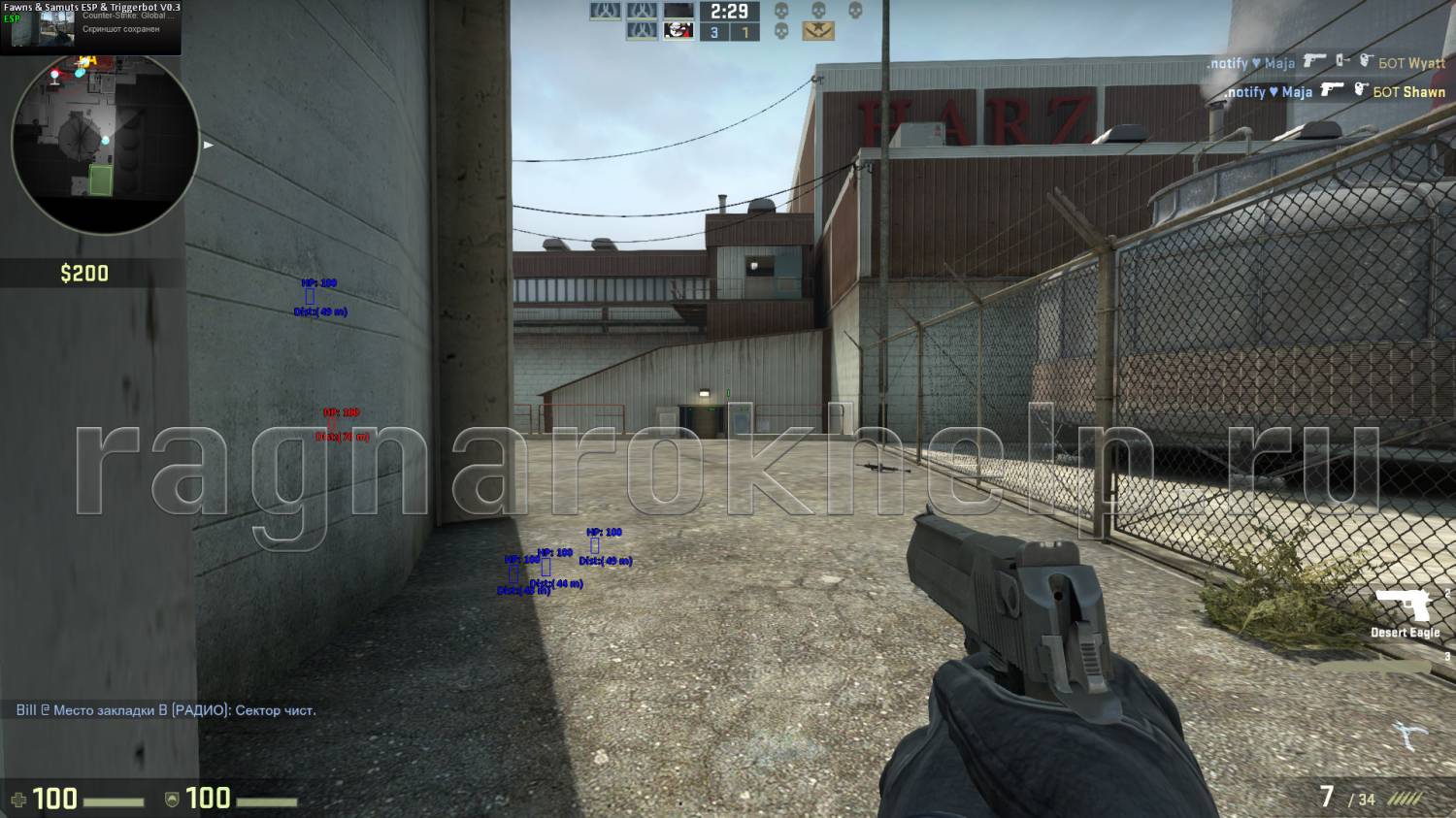The height and width of the screenshot is (818, 1456).
Task: Click the circular radar minimap
Action: pos(105,142)
